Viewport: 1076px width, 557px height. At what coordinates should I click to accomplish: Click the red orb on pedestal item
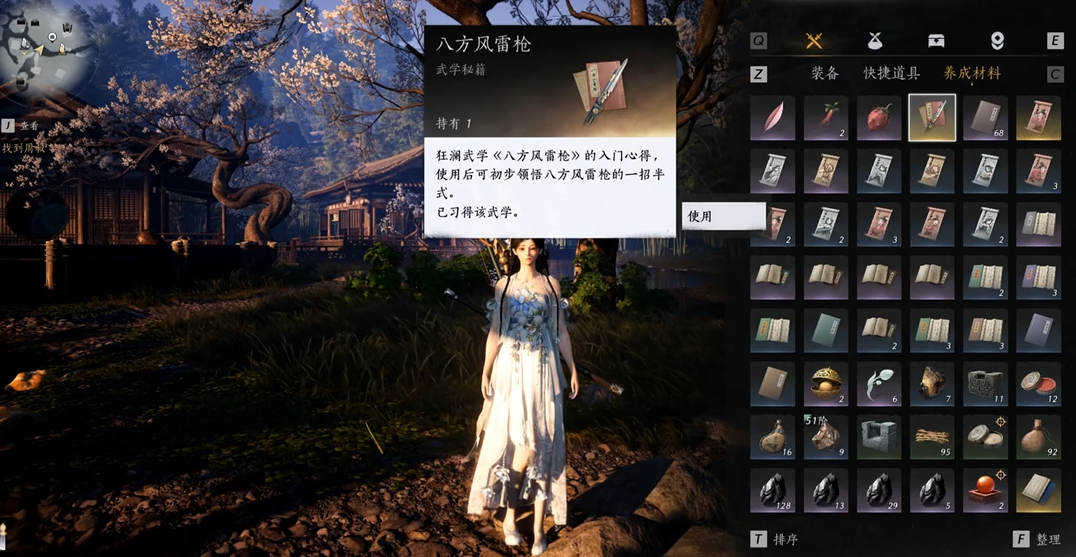(985, 490)
